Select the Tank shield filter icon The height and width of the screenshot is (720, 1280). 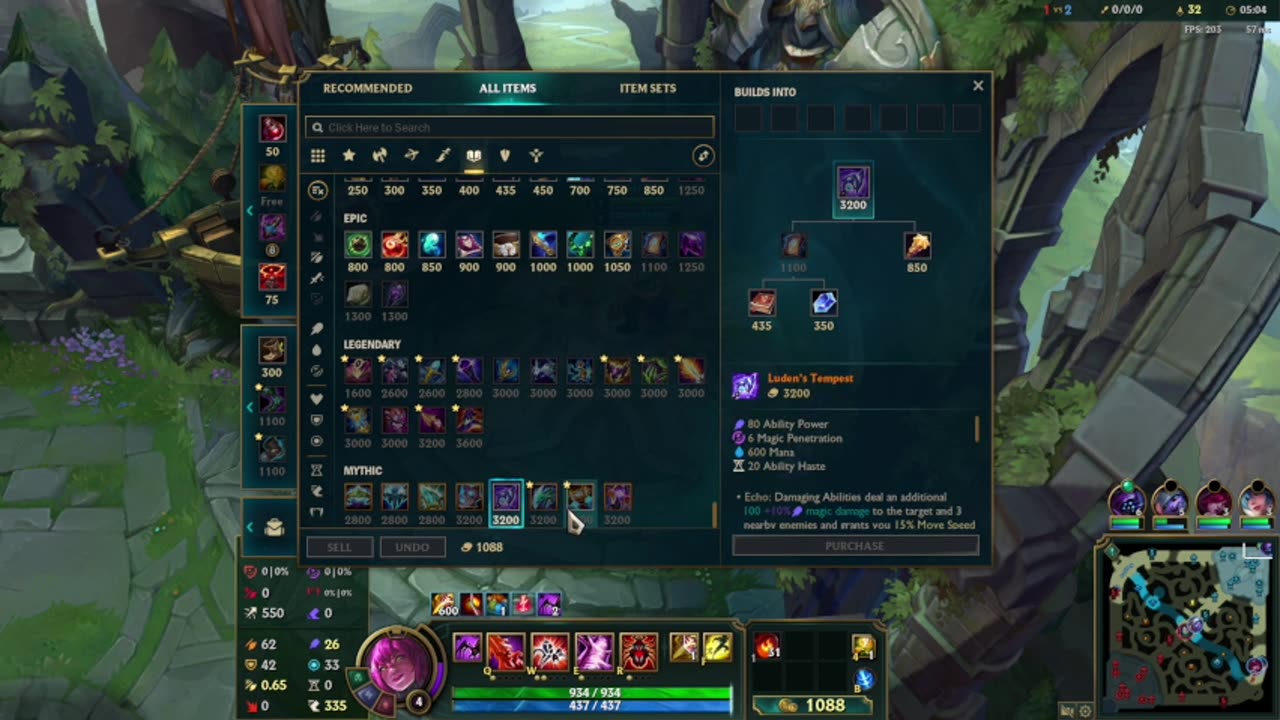[x=506, y=155]
